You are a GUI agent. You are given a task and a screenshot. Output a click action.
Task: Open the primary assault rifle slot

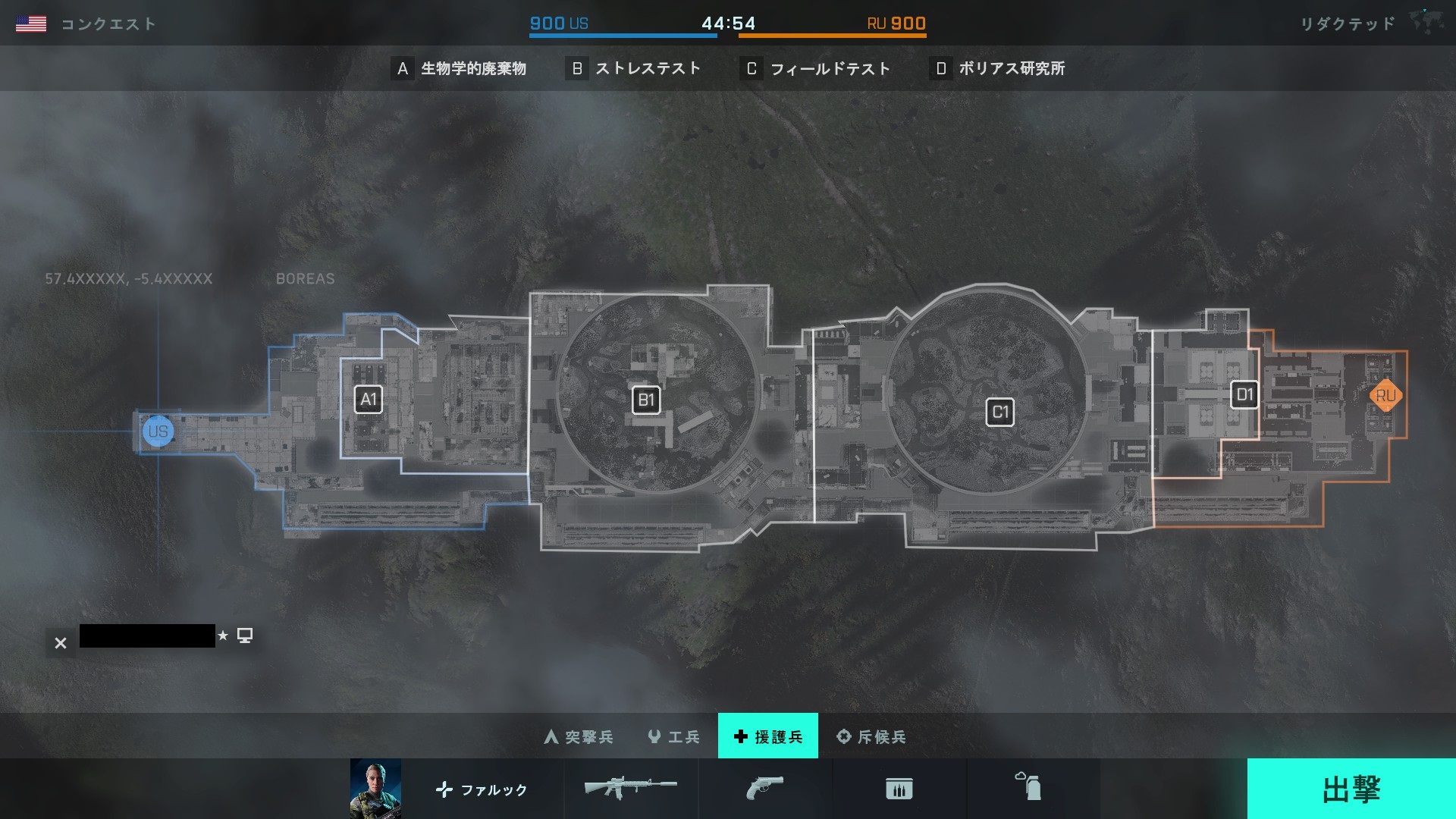point(630,789)
